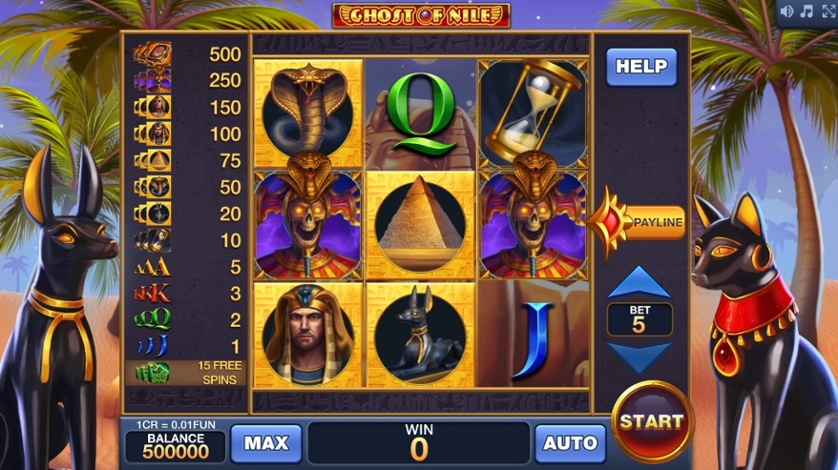Set the MAX bet
Viewport: 838px width, 470px height.
266,443
